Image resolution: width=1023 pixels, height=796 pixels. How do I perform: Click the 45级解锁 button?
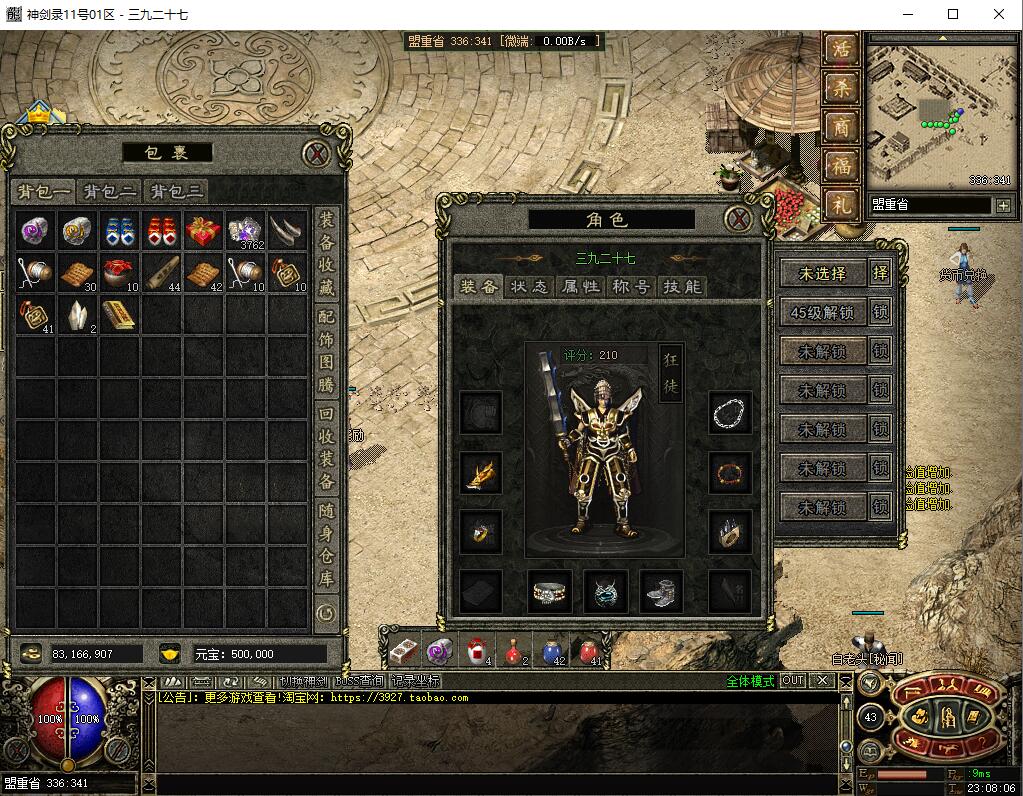pyautogui.click(x=822, y=312)
